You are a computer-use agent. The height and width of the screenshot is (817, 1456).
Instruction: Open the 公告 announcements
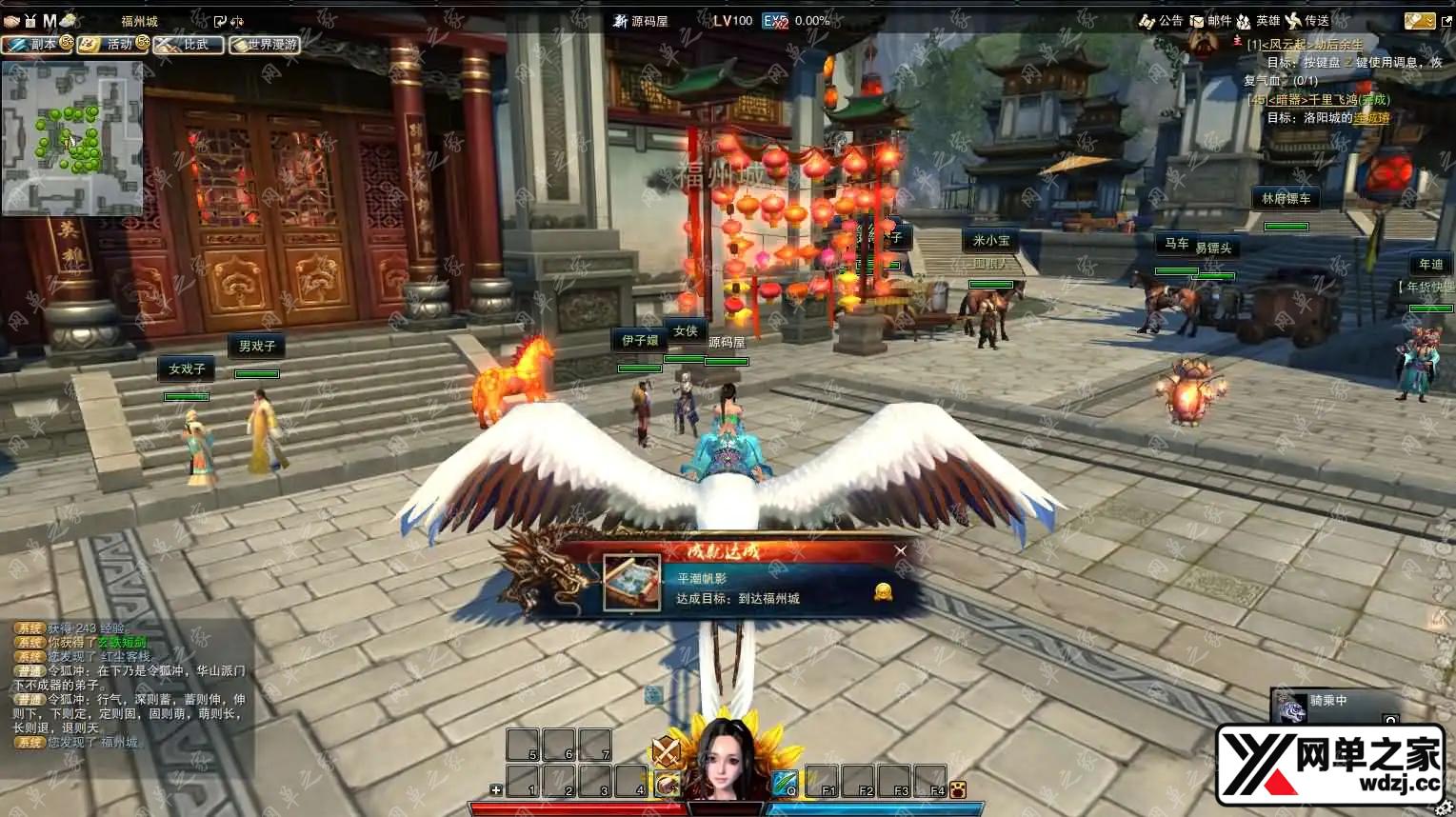(1161, 21)
